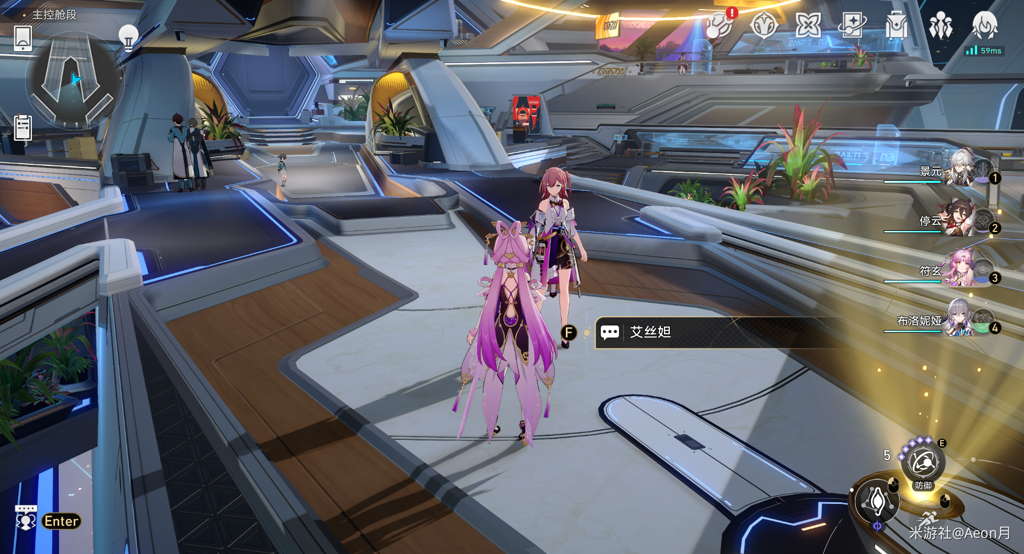The height and width of the screenshot is (554, 1024).
Task: Open the Warp card icon
Action: [x=853, y=25]
